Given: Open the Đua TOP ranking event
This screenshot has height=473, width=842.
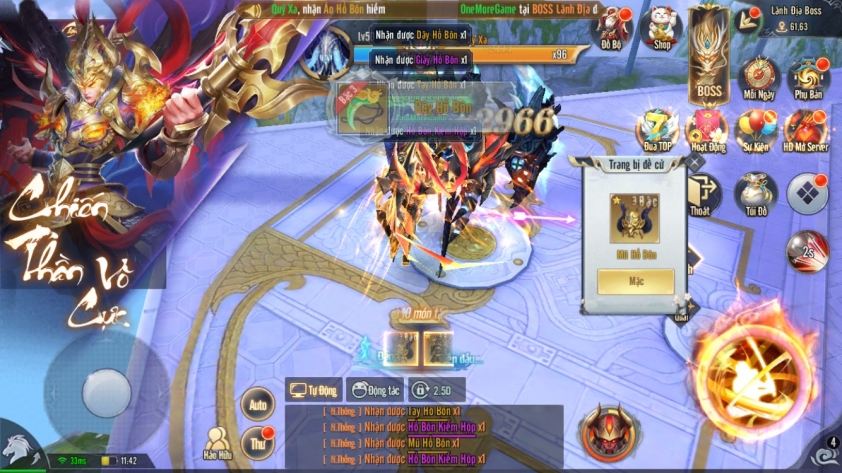Looking at the screenshot, I should [658, 130].
